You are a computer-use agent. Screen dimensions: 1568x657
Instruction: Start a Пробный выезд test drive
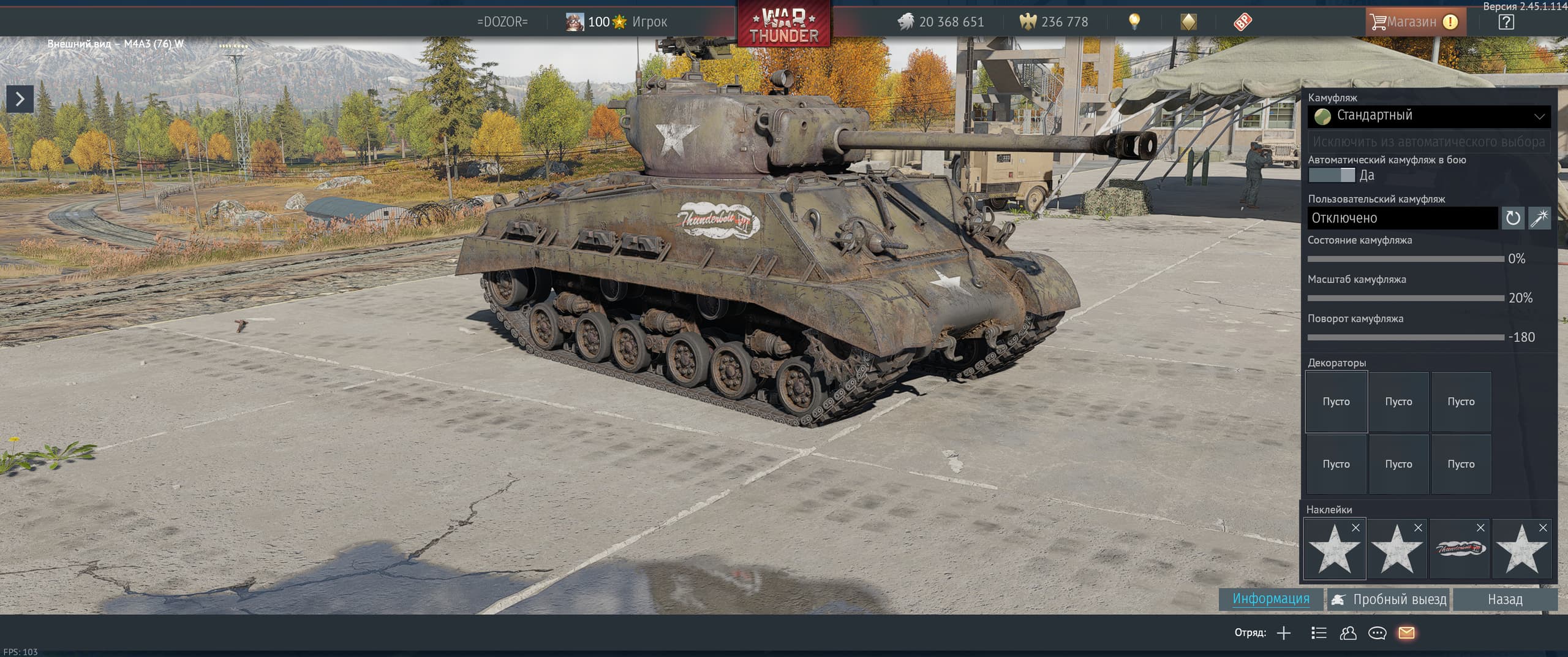tap(1389, 599)
